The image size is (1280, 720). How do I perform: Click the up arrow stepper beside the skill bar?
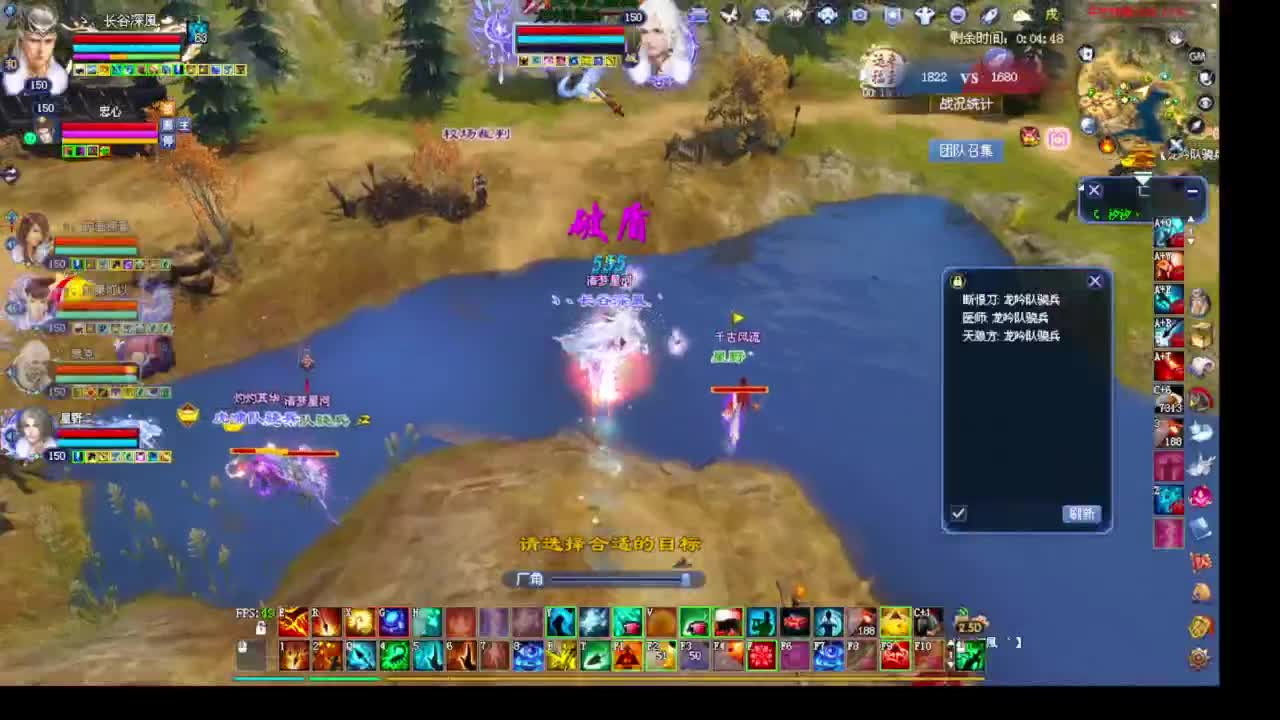pos(961,609)
